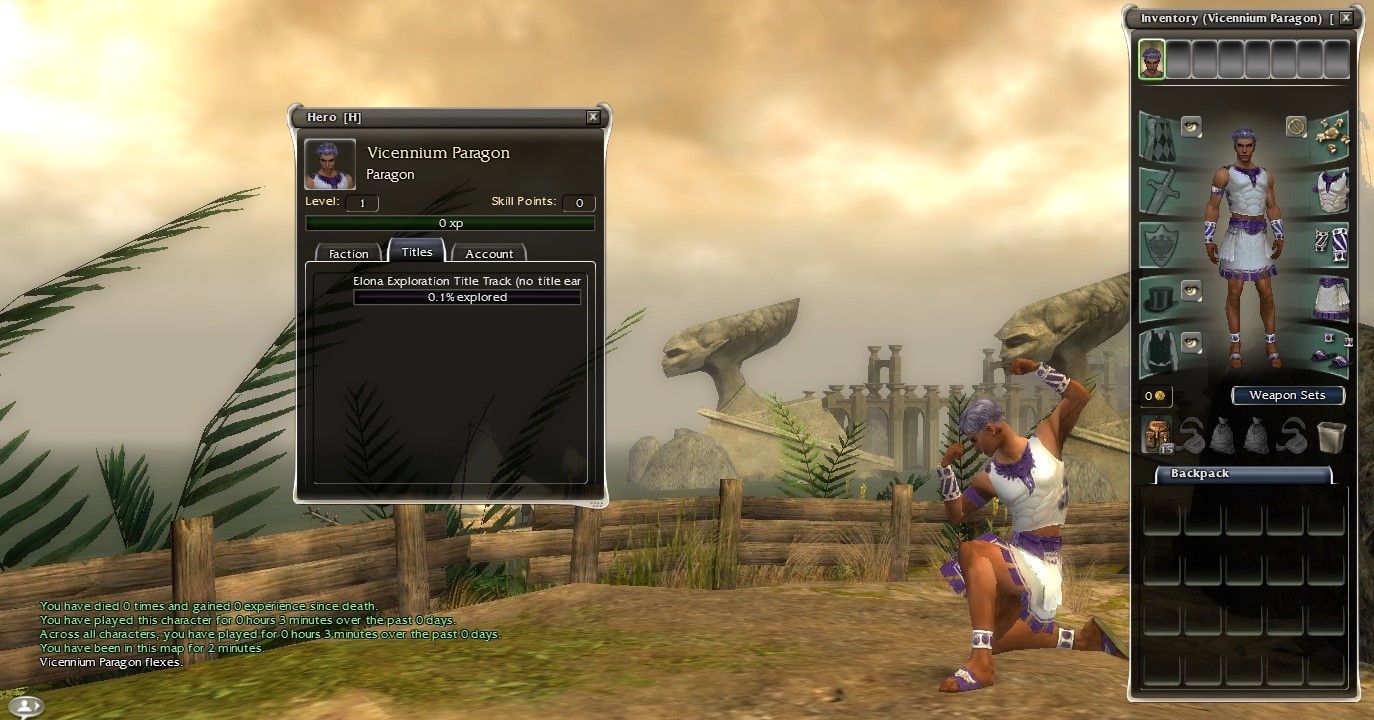
Task: Click the white chest armor slot
Action: 1330,190
